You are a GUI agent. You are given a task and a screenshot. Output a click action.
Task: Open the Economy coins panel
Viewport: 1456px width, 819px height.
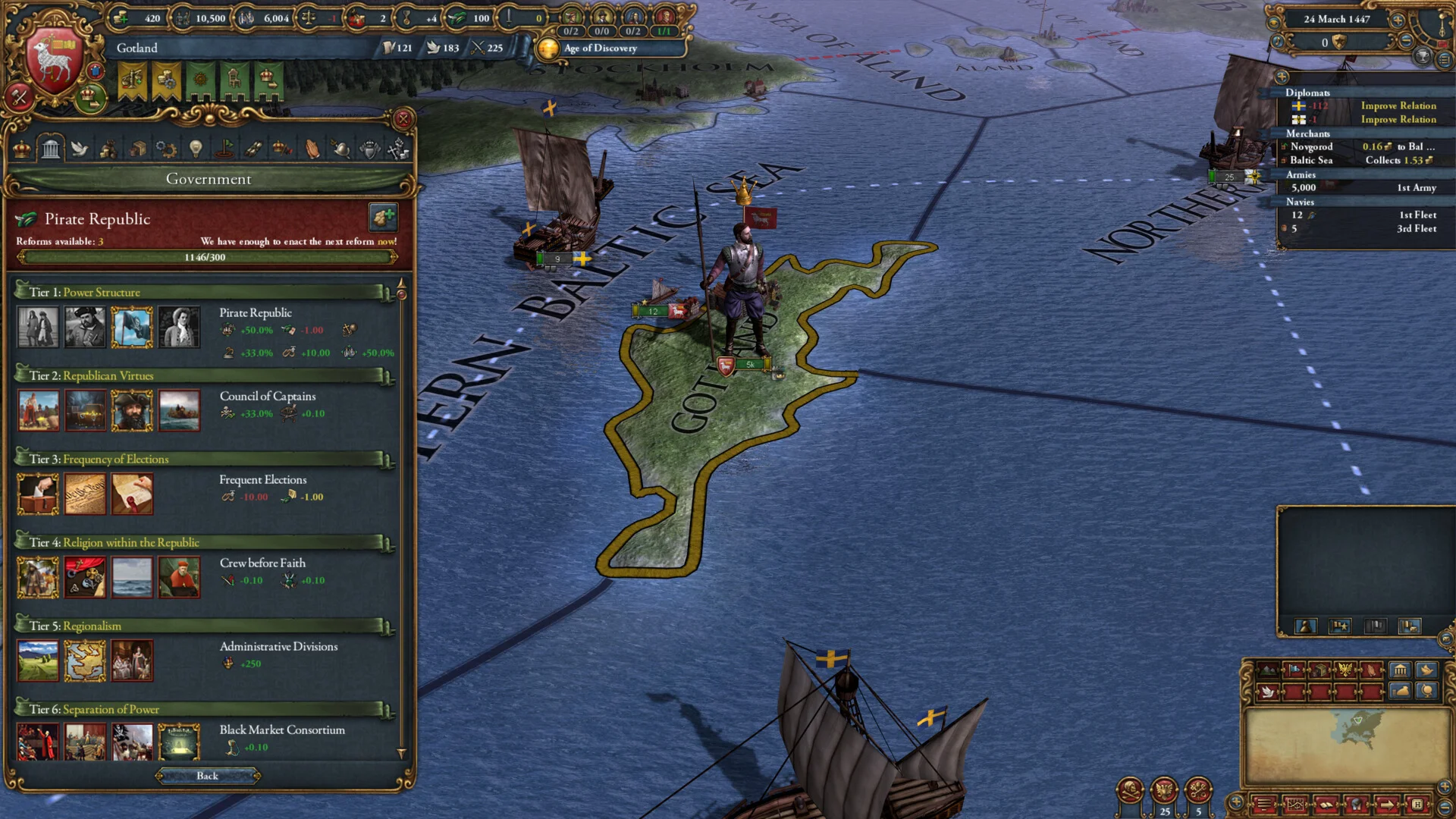(x=108, y=149)
